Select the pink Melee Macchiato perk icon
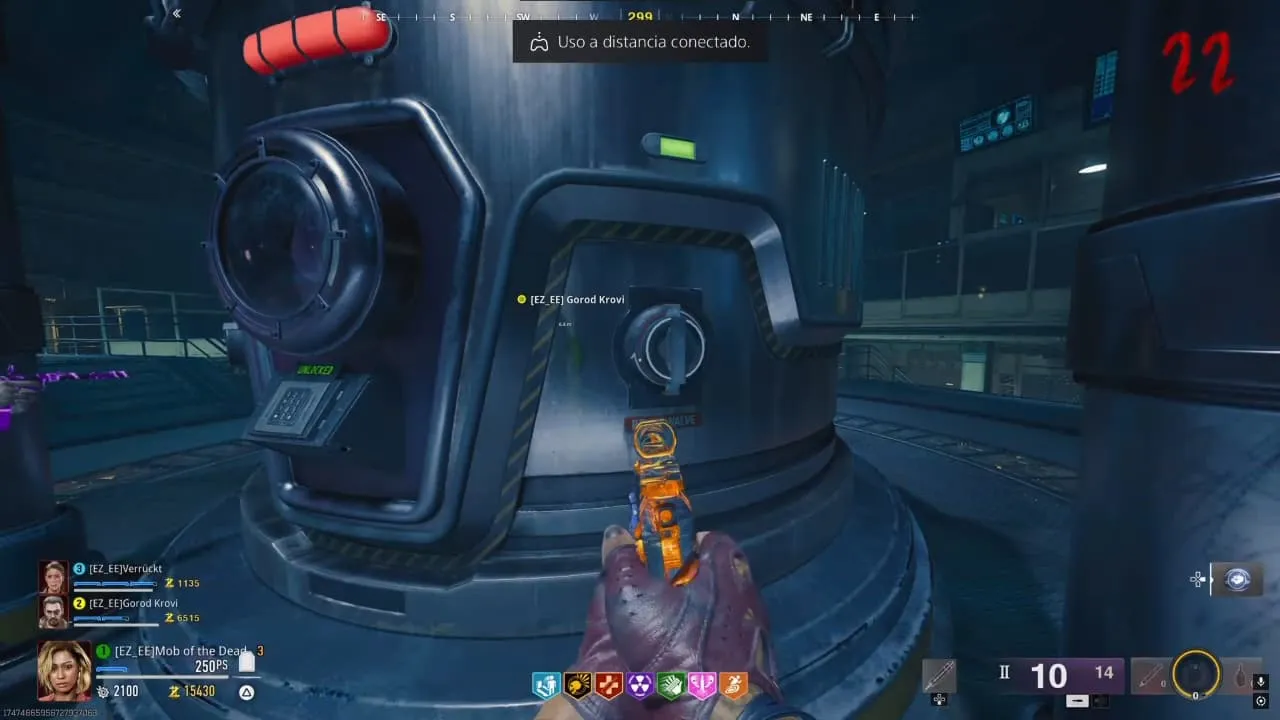The width and height of the screenshot is (1280, 720). [703, 685]
